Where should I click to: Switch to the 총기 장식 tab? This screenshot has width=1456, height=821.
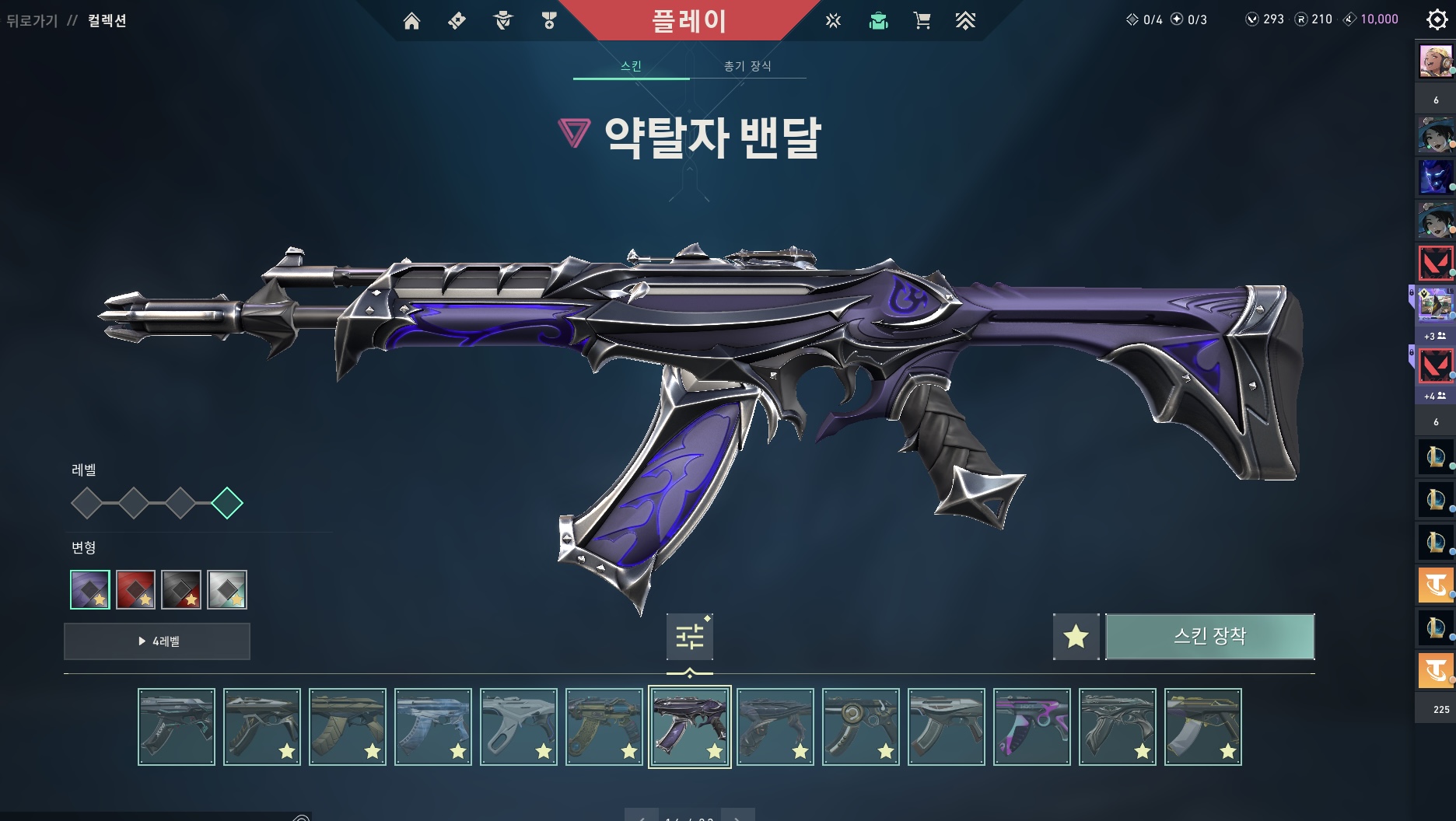(747, 66)
